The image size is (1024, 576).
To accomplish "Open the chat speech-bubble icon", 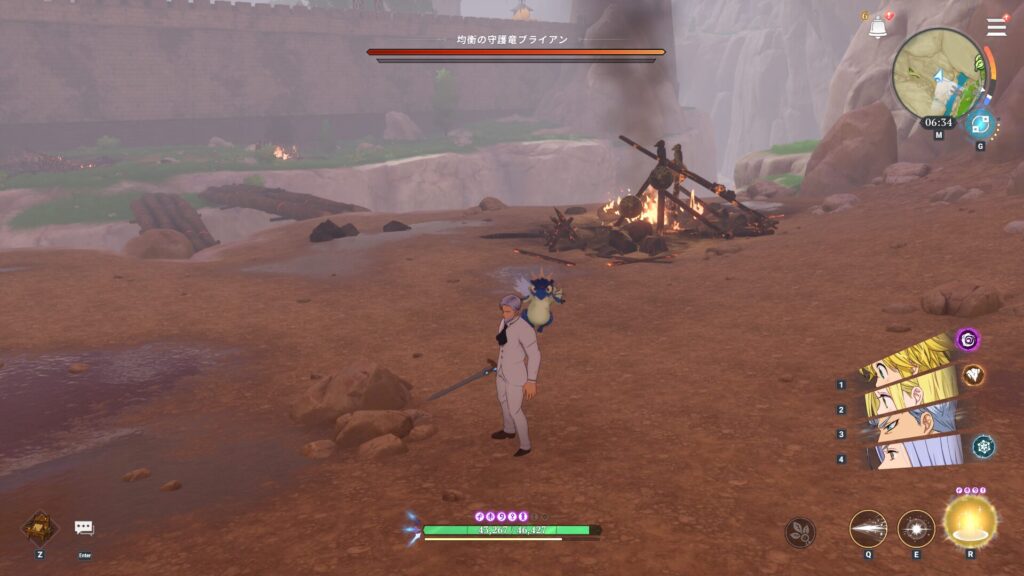I will 84,528.
